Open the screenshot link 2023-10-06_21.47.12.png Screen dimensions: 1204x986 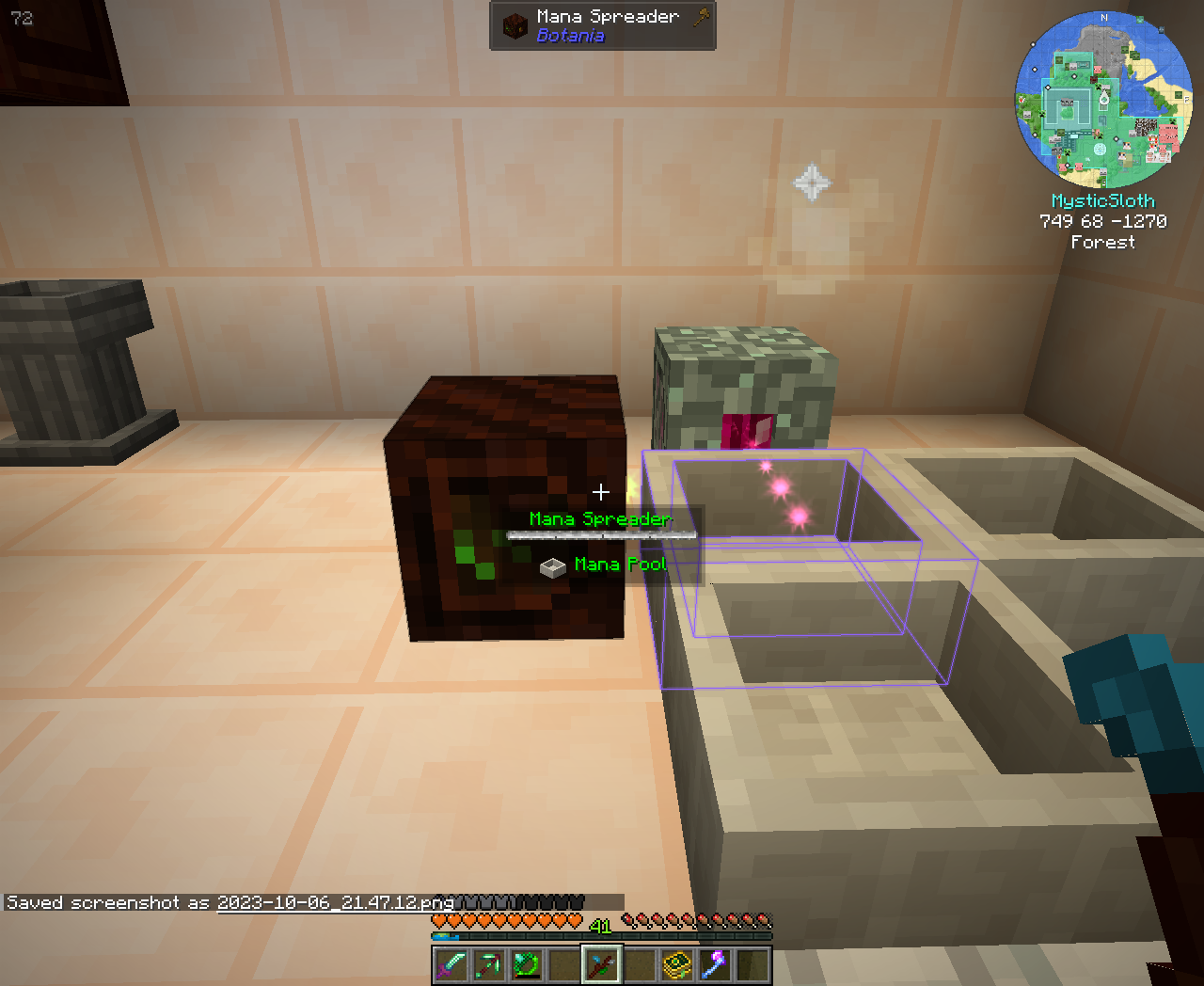334,901
